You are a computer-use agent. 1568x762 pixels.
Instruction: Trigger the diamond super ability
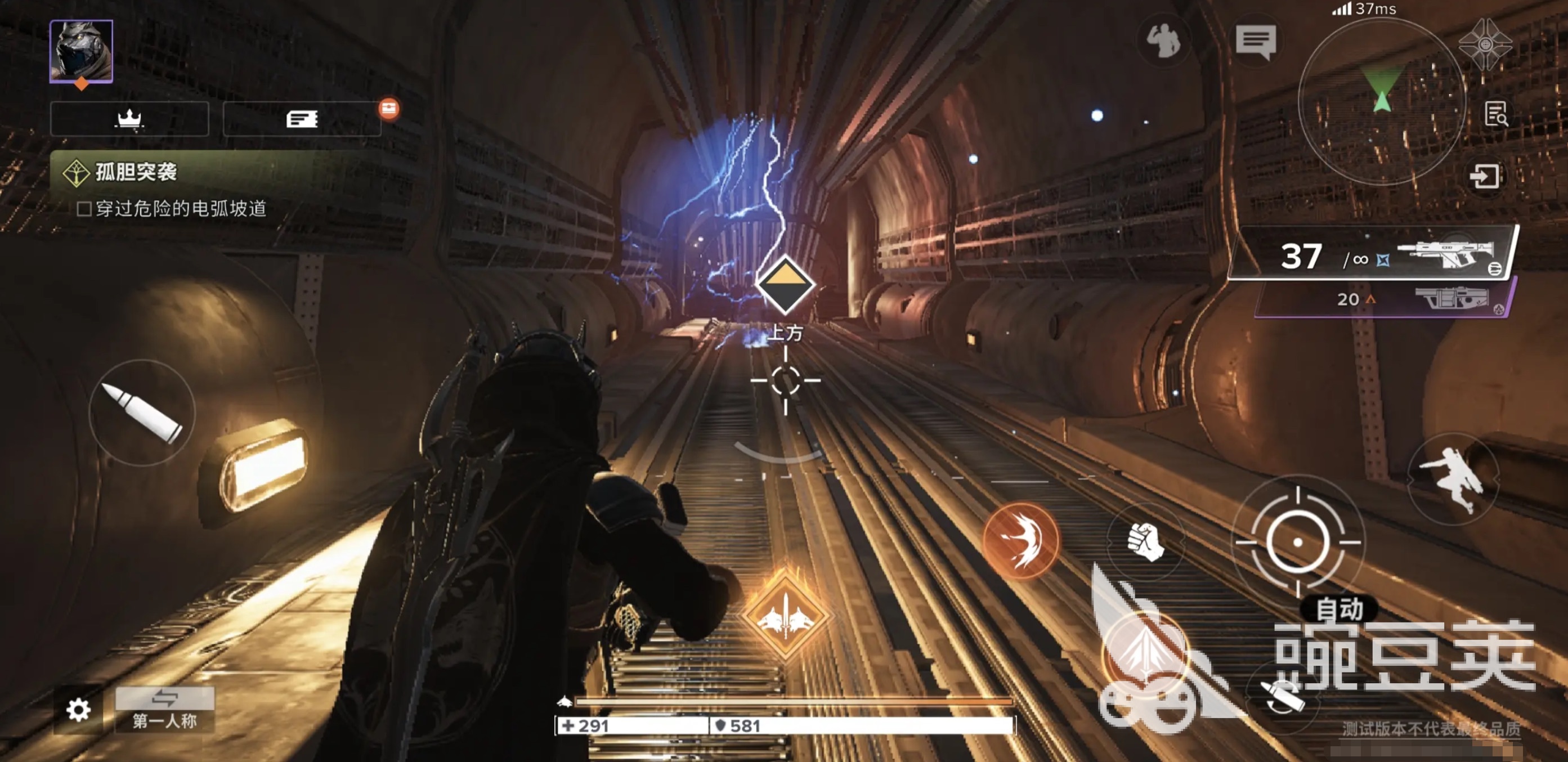click(x=785, y=616)
